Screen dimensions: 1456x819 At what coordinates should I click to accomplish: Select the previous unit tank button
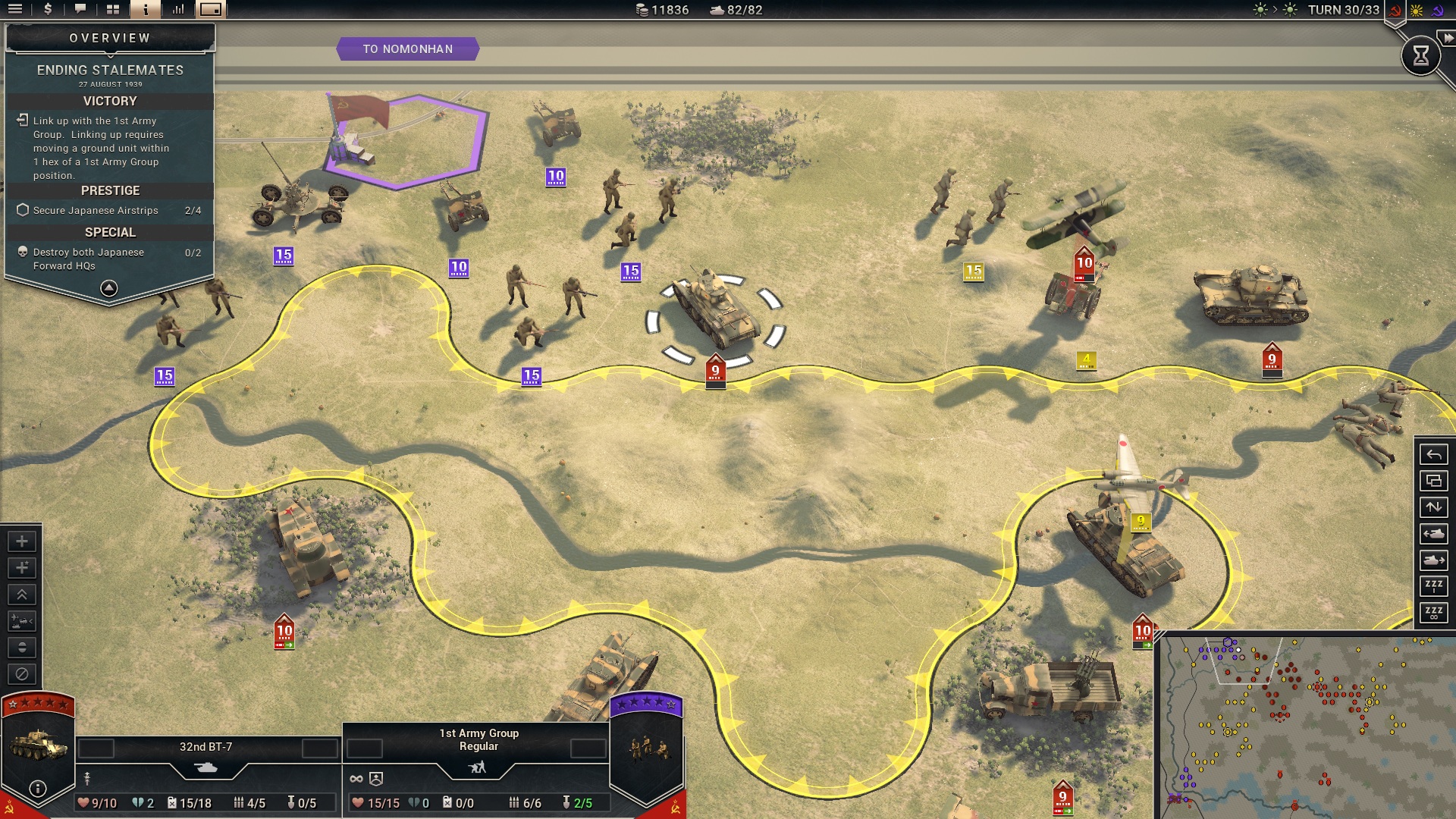coord(1433,534)
